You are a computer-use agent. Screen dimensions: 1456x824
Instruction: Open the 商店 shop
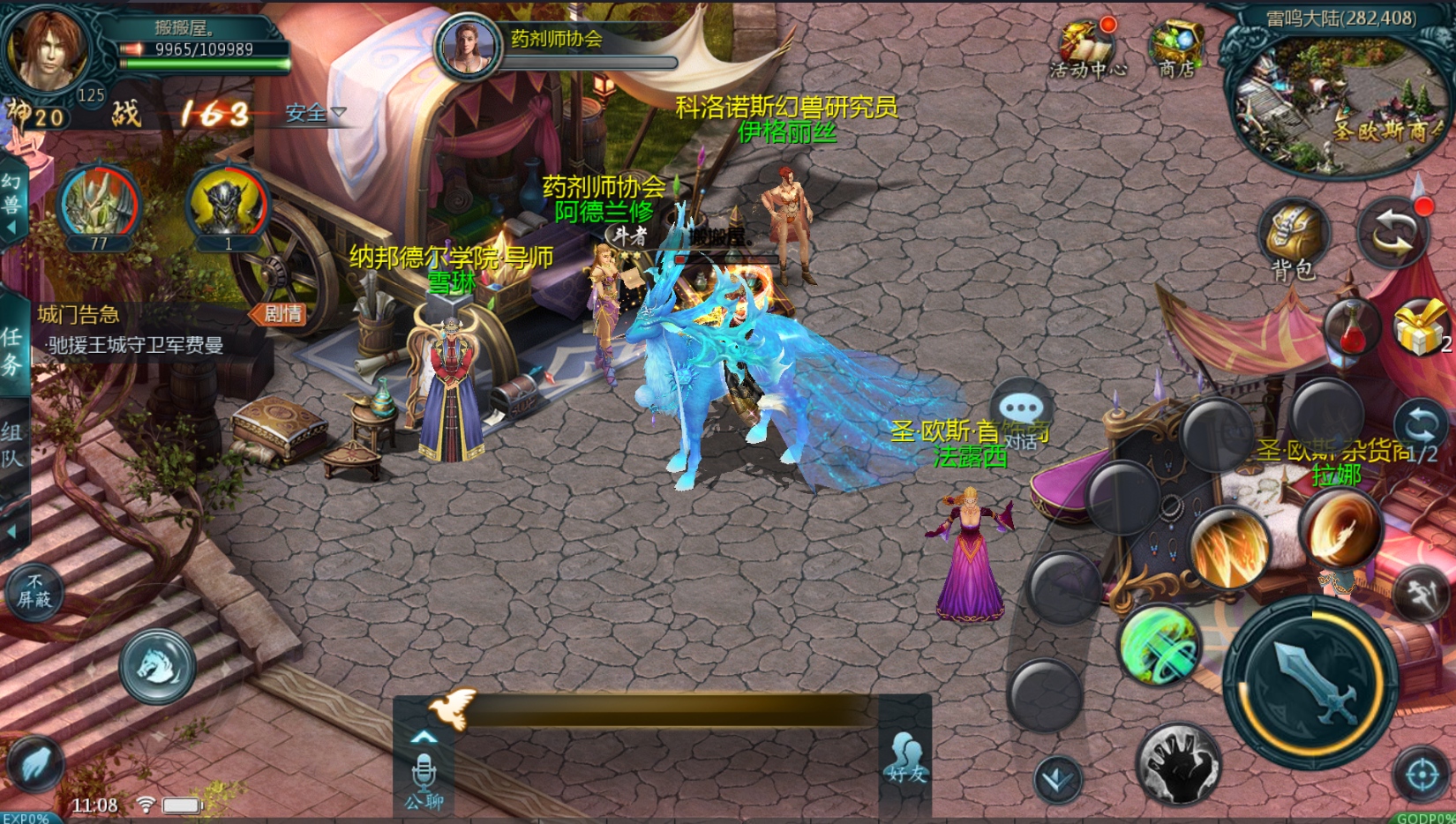click(x=1177, y=49)
